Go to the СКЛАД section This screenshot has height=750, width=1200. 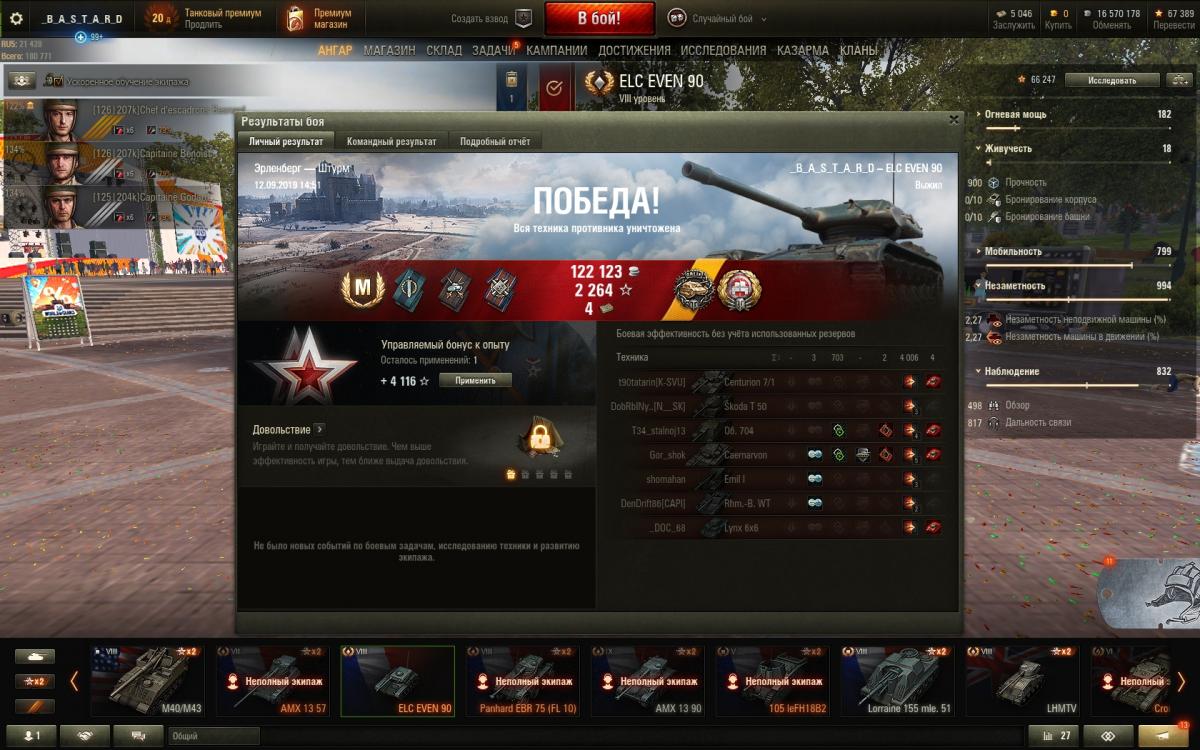pos(444,50)
